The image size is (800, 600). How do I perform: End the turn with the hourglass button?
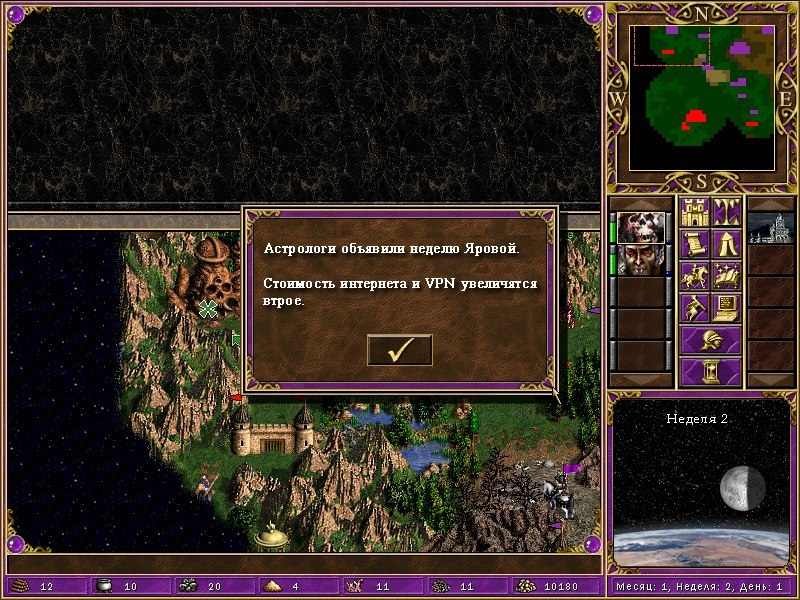[710, 372]
